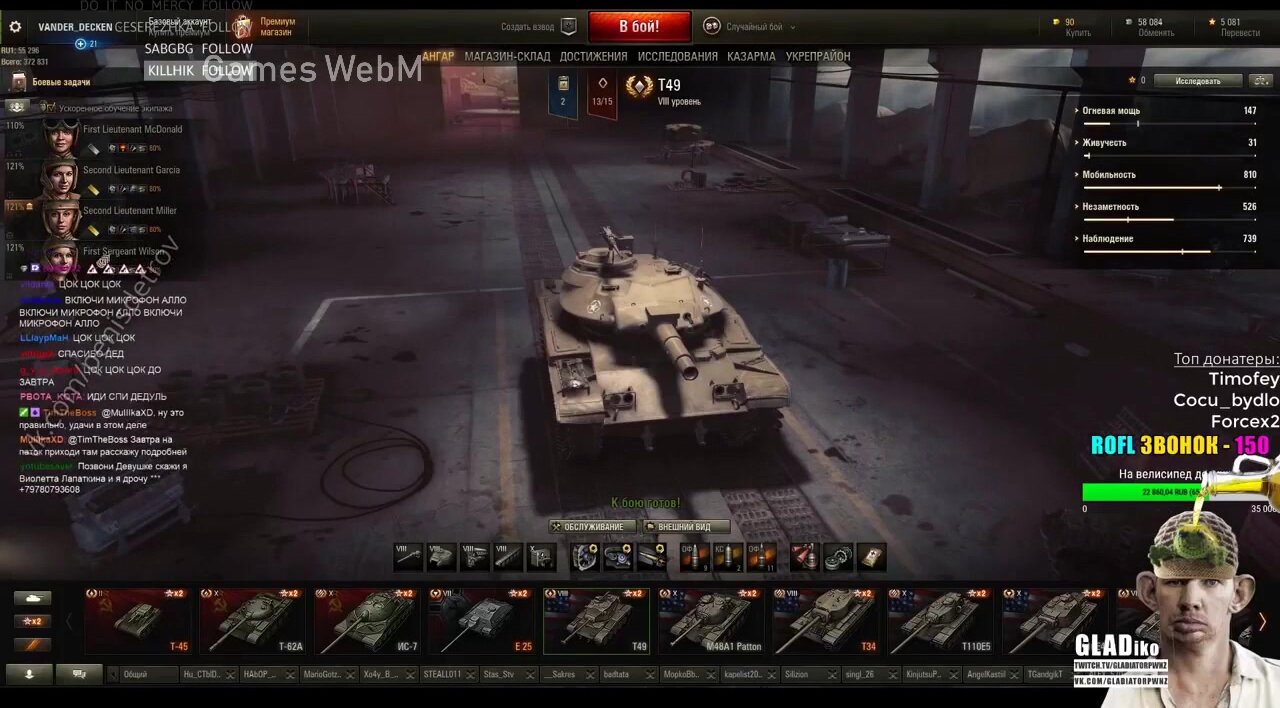Open the settings gear menu
Image resolution: width=1280 pixels, height=708 pixels.
click(x=15, y=27)
